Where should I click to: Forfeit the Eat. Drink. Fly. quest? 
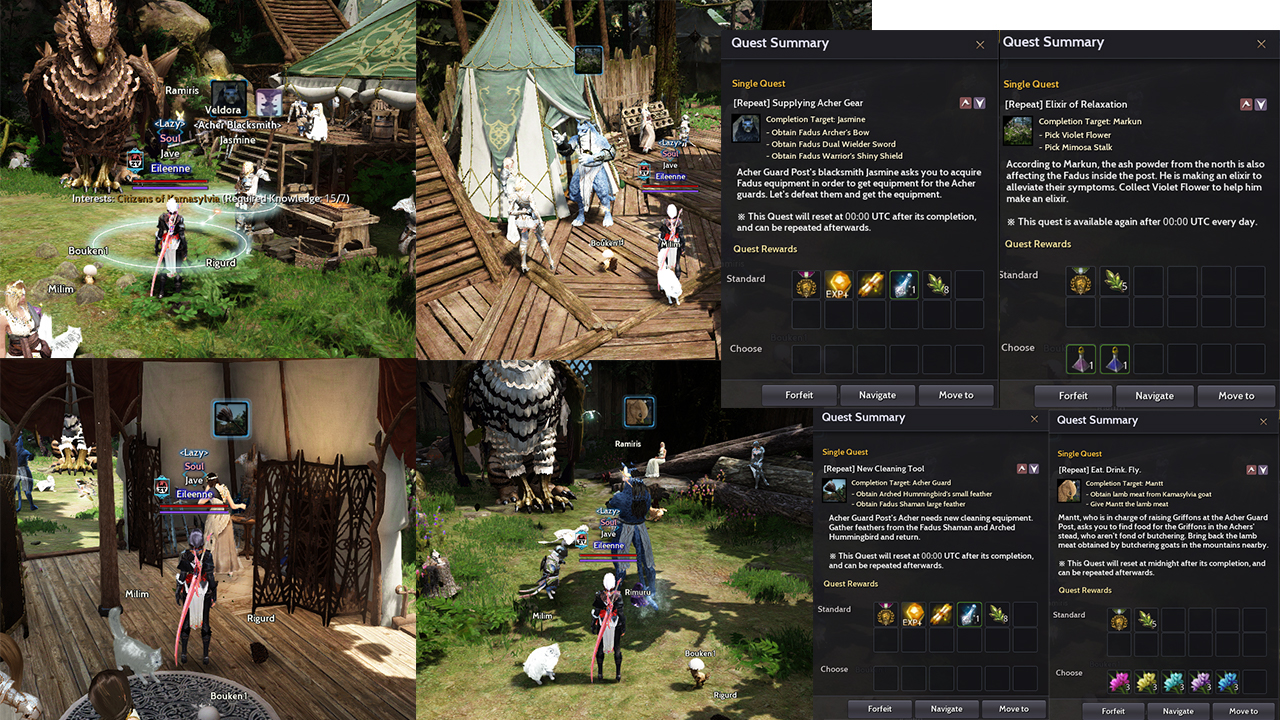[1112, 711]
